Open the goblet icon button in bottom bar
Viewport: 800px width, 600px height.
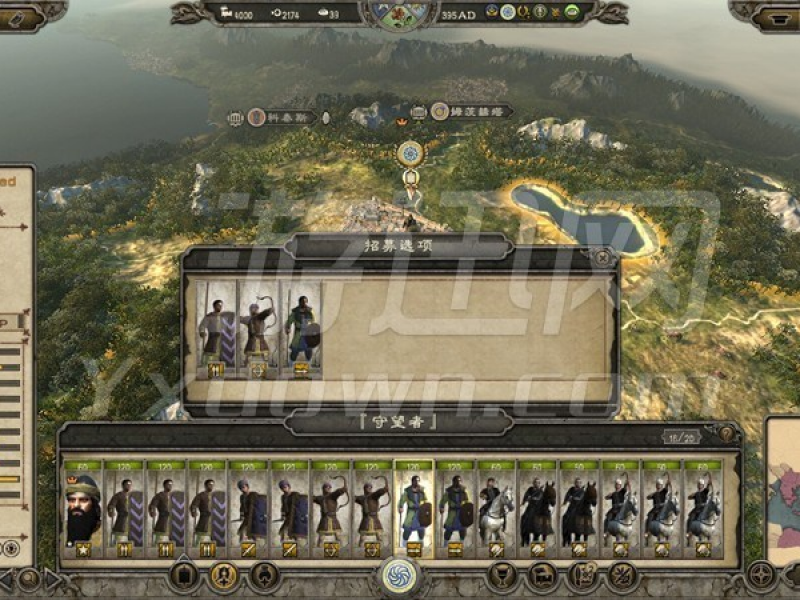point(501,575)
